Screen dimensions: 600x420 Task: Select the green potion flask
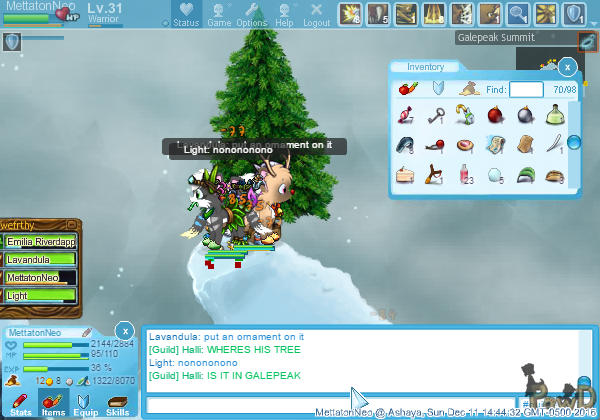point(554,116)
